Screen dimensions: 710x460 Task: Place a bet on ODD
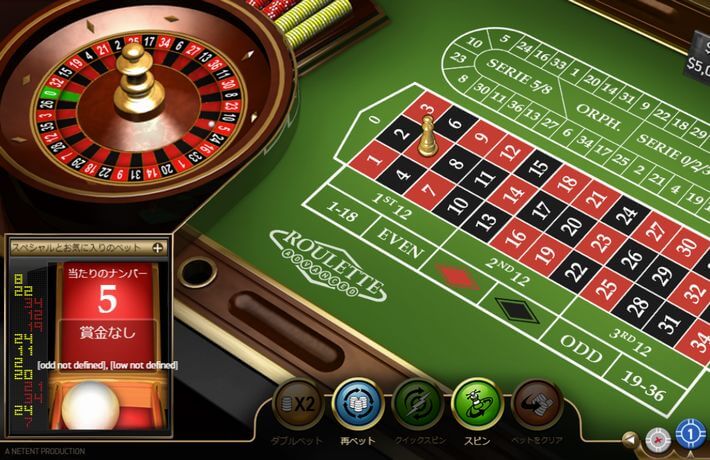(x=580, y=344)
